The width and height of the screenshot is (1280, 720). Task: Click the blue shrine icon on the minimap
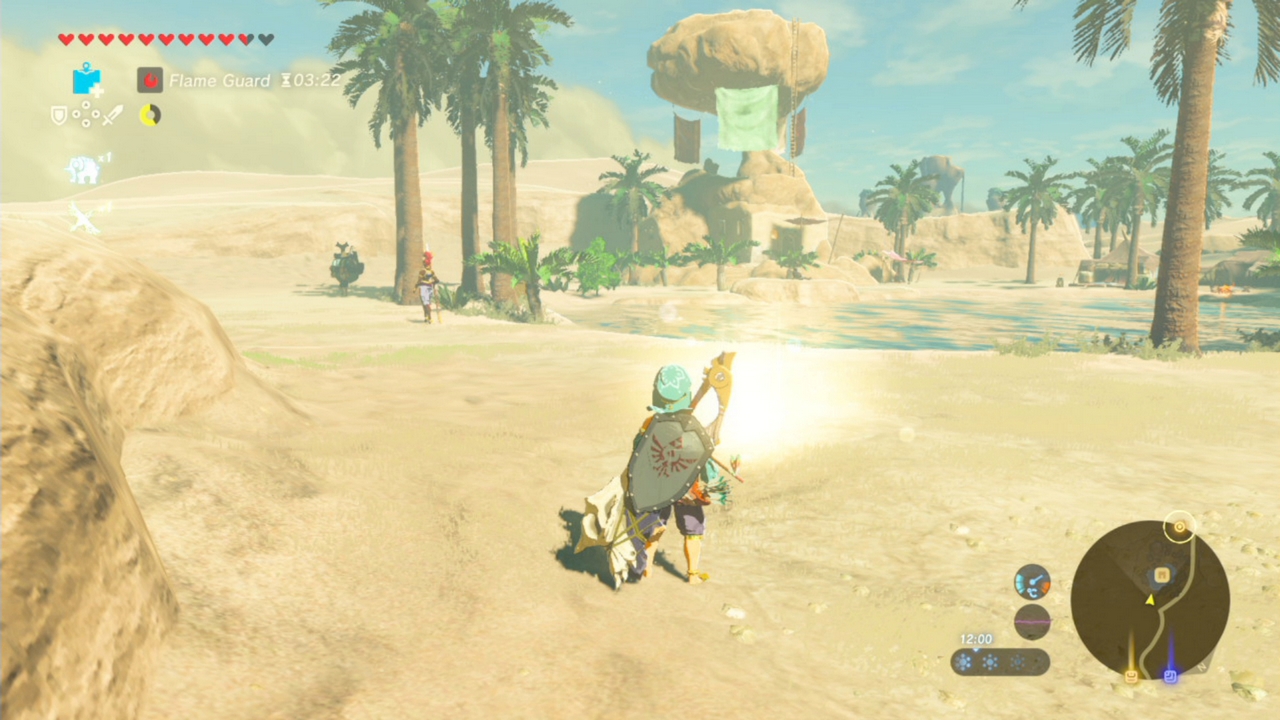[1171, 675]
